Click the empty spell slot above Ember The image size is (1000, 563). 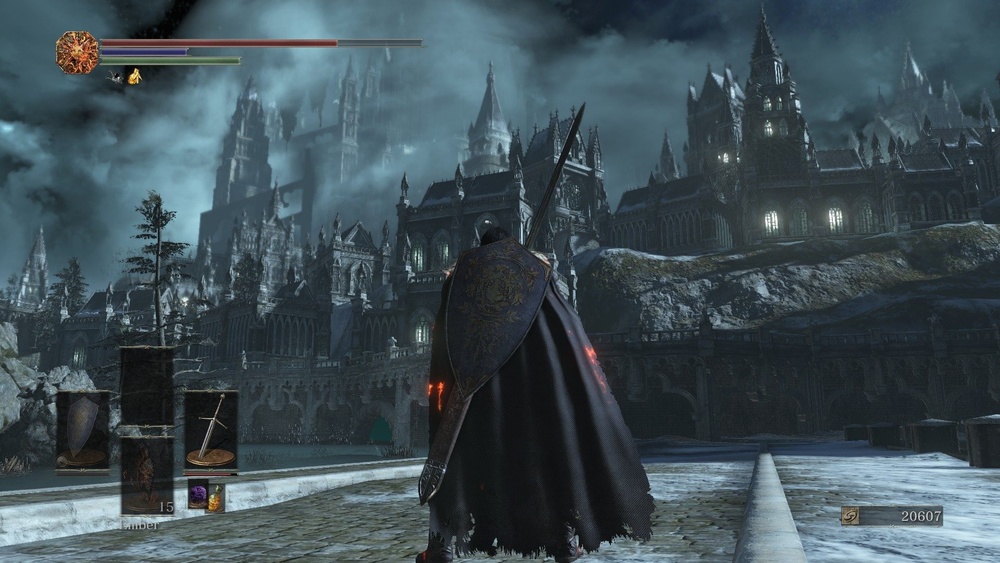[x=146, y=385]
